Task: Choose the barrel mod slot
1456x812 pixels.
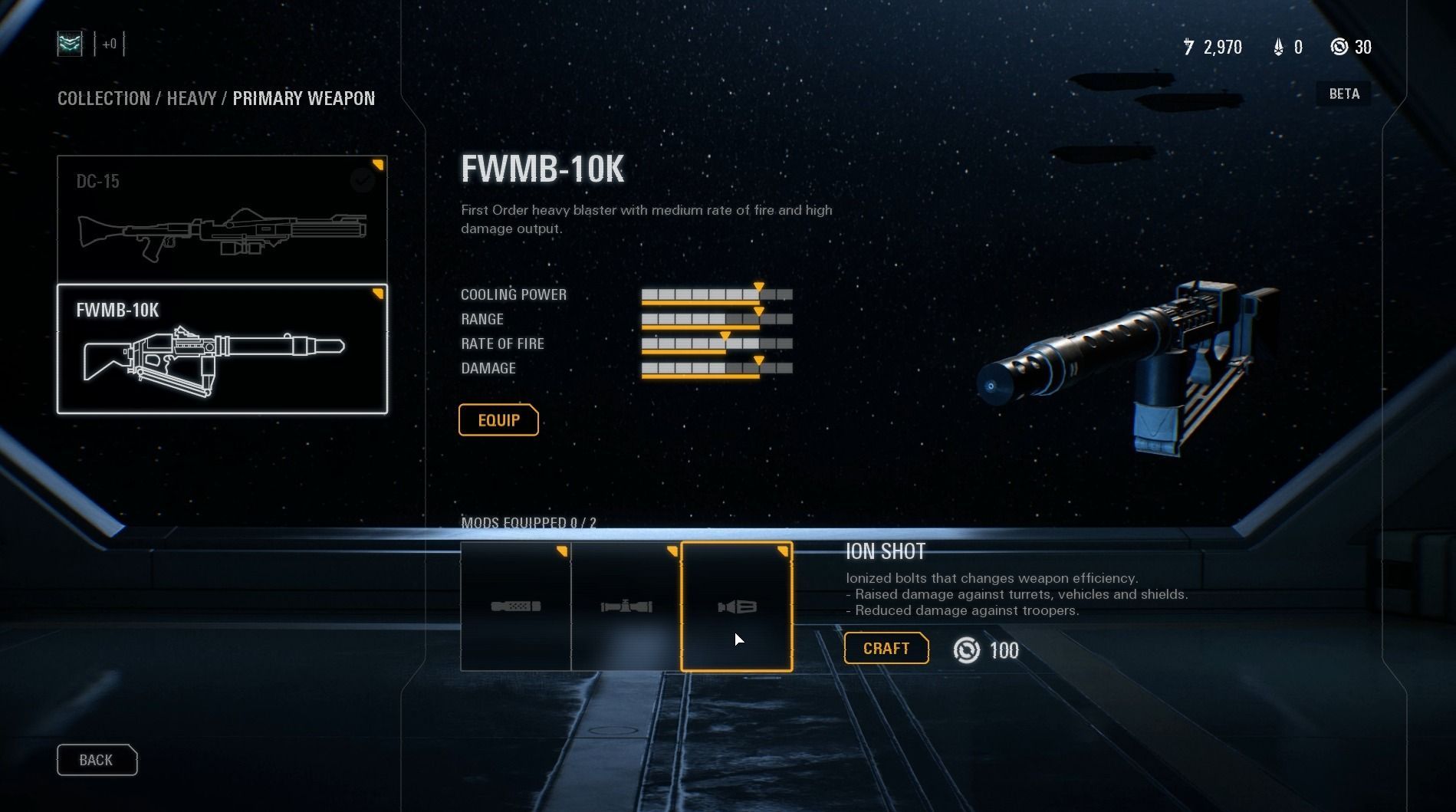Action: tap(515, 607)
